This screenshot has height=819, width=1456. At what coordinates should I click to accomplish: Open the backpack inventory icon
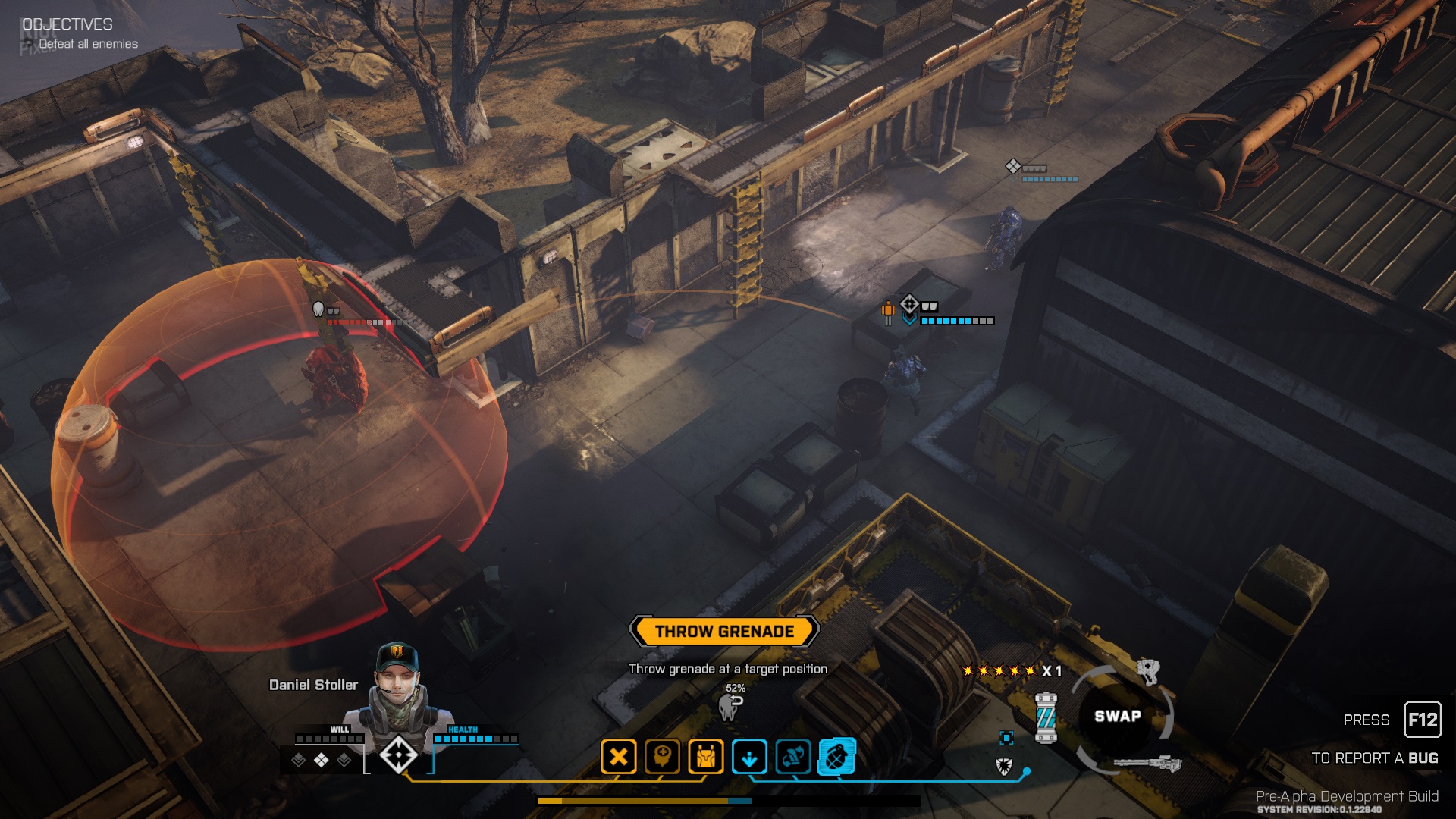coord(706,757)
